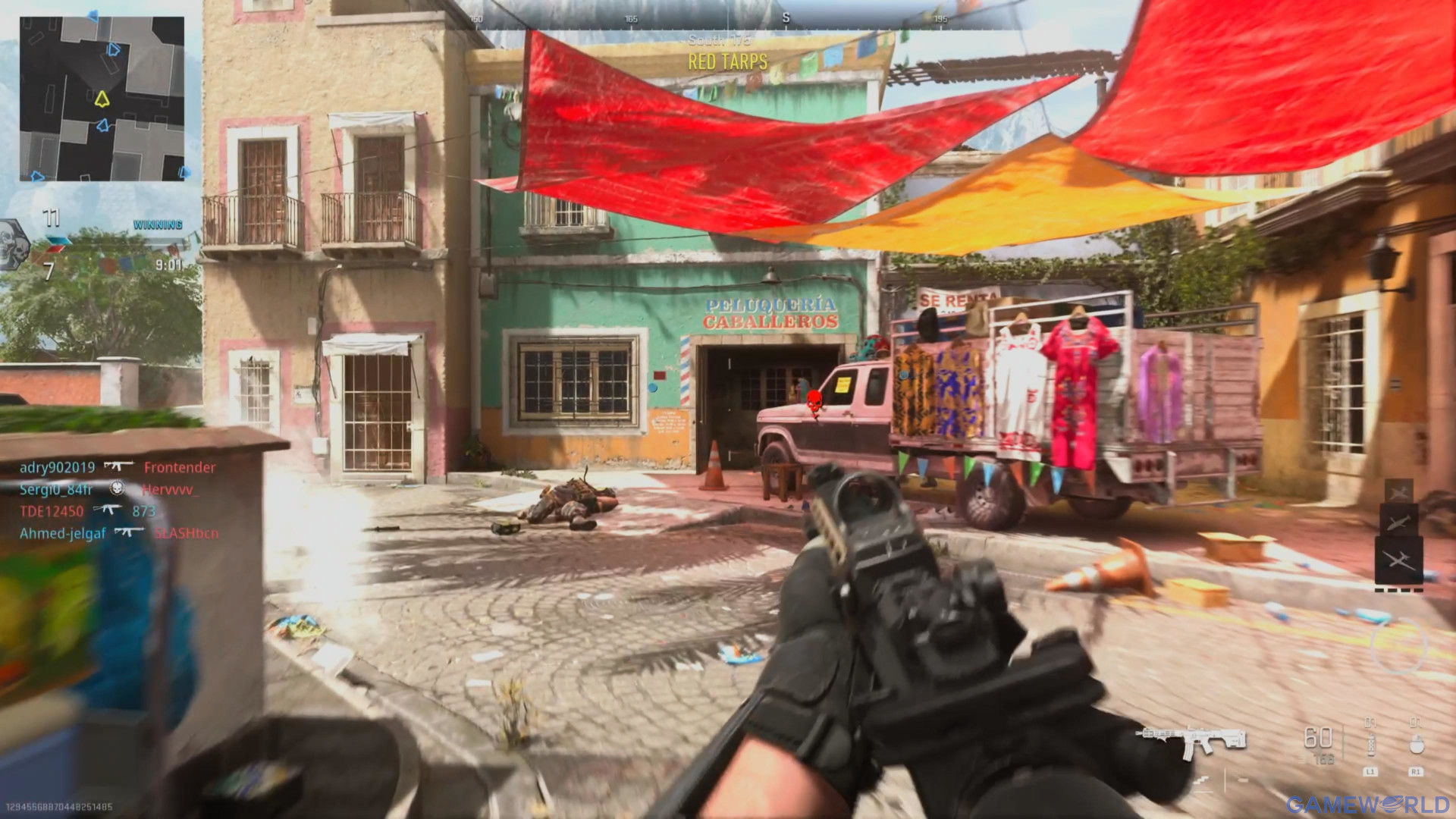Viewport: 1456px width, 819px height.
Task: Click the ammo counter showing 60
Action: click(1319, 735)
